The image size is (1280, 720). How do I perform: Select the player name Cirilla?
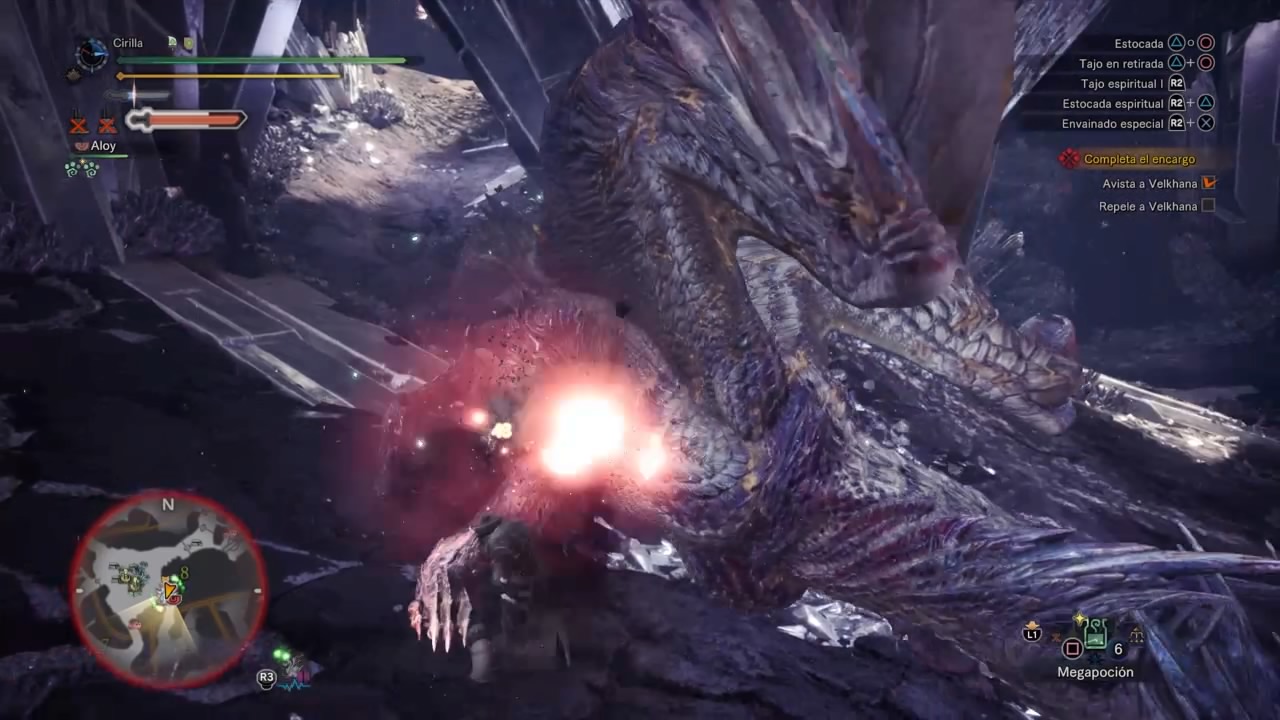[128, 43]
